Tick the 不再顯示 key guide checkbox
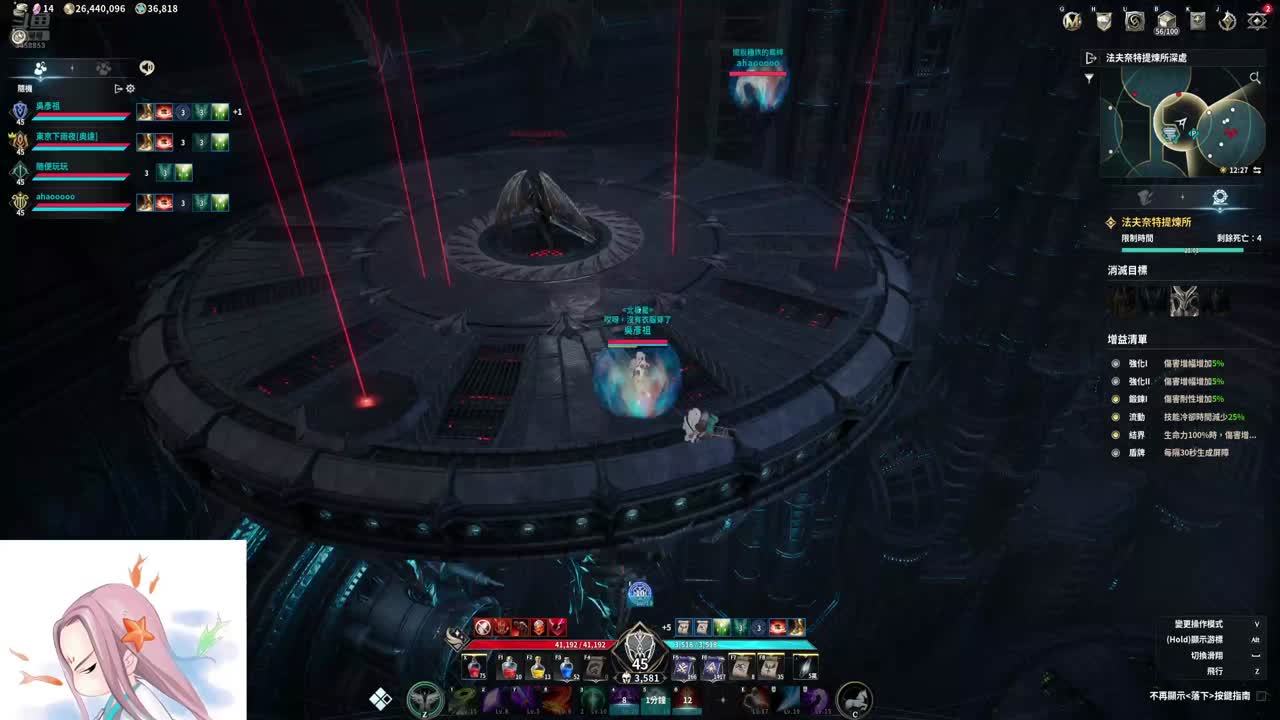 (x=1261, y=696)
